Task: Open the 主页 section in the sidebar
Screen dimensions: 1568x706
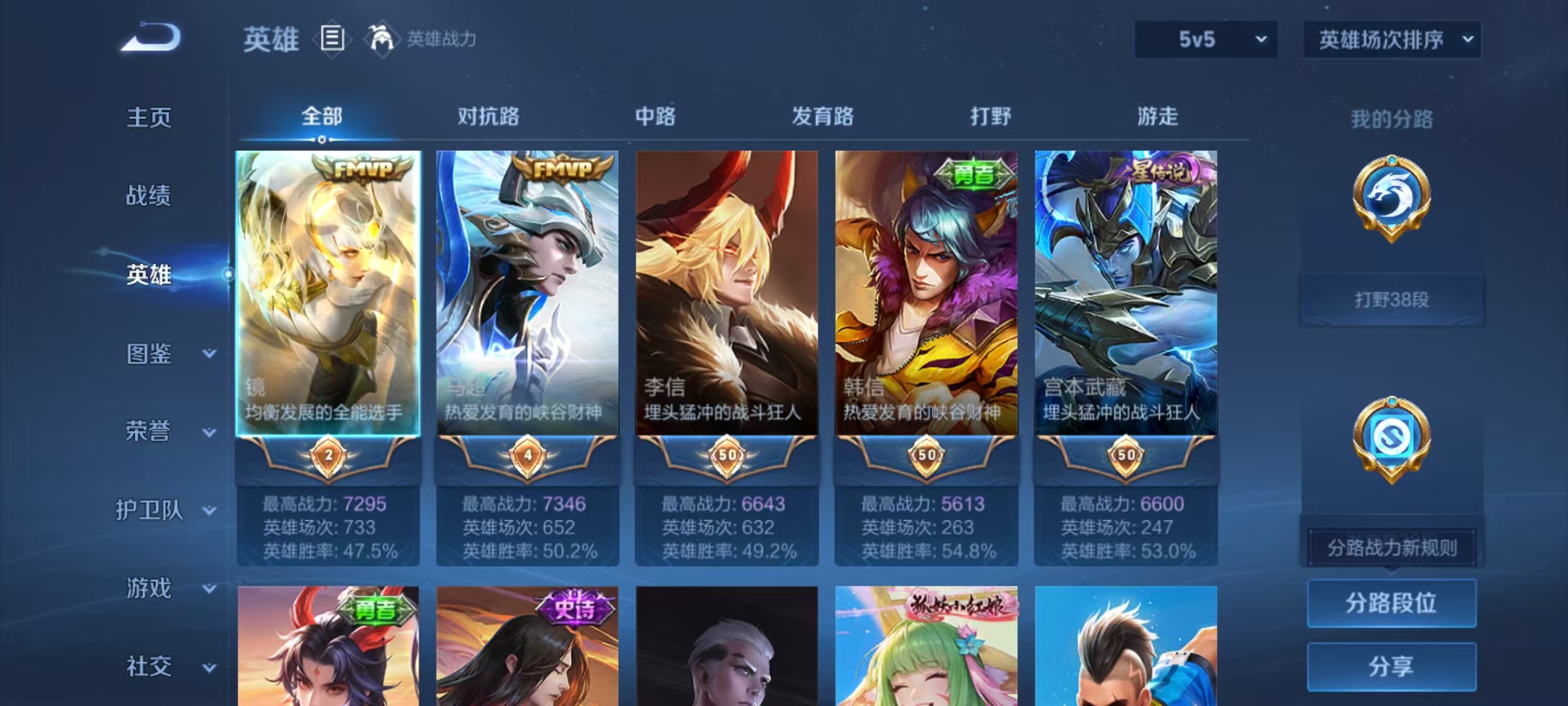Action: 149,118
